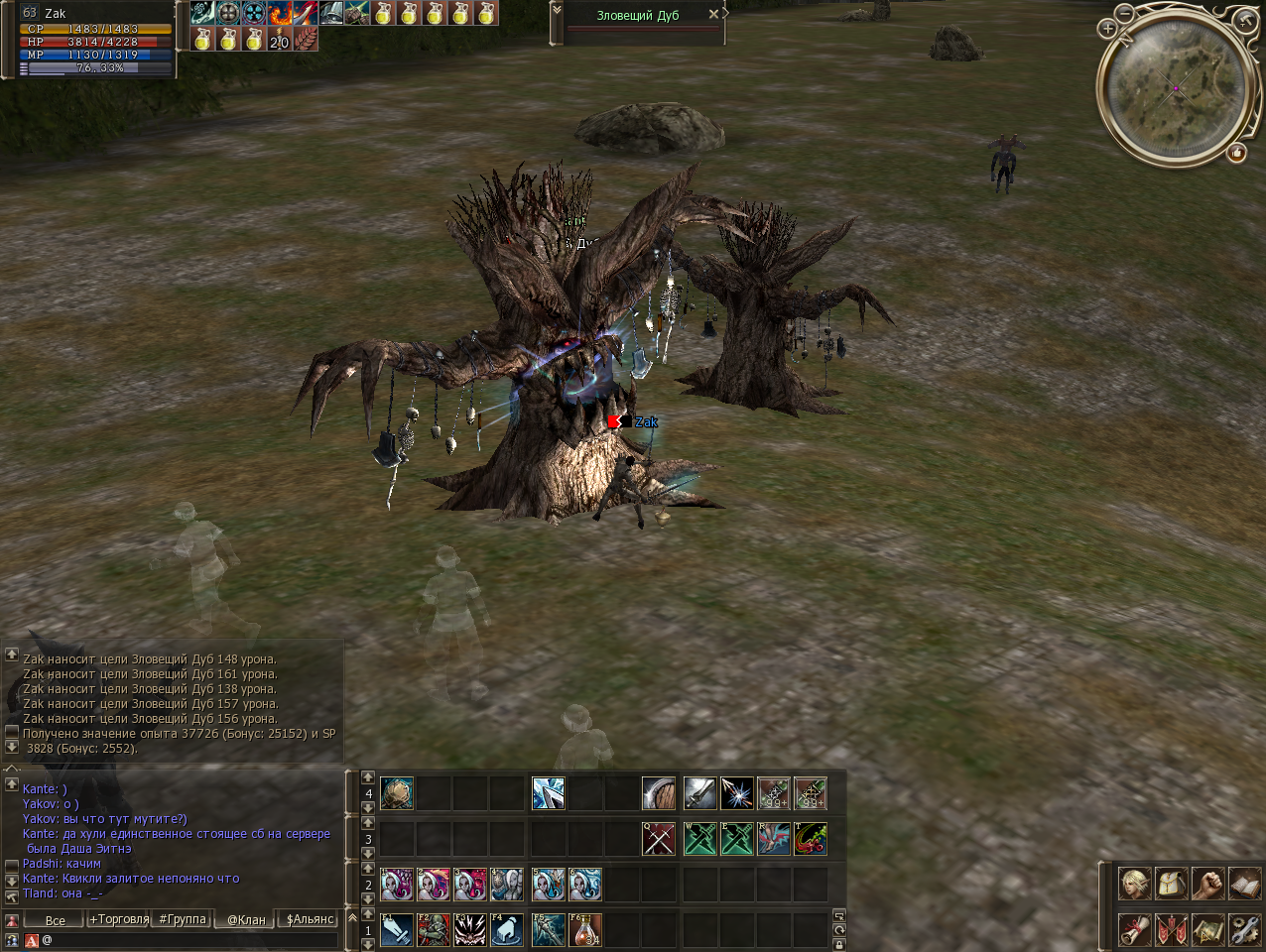Screen dimensions: 1266x952
Task: Activate the Q crossed swords skill
Action: pyautogui.click(x=658, y=839)
